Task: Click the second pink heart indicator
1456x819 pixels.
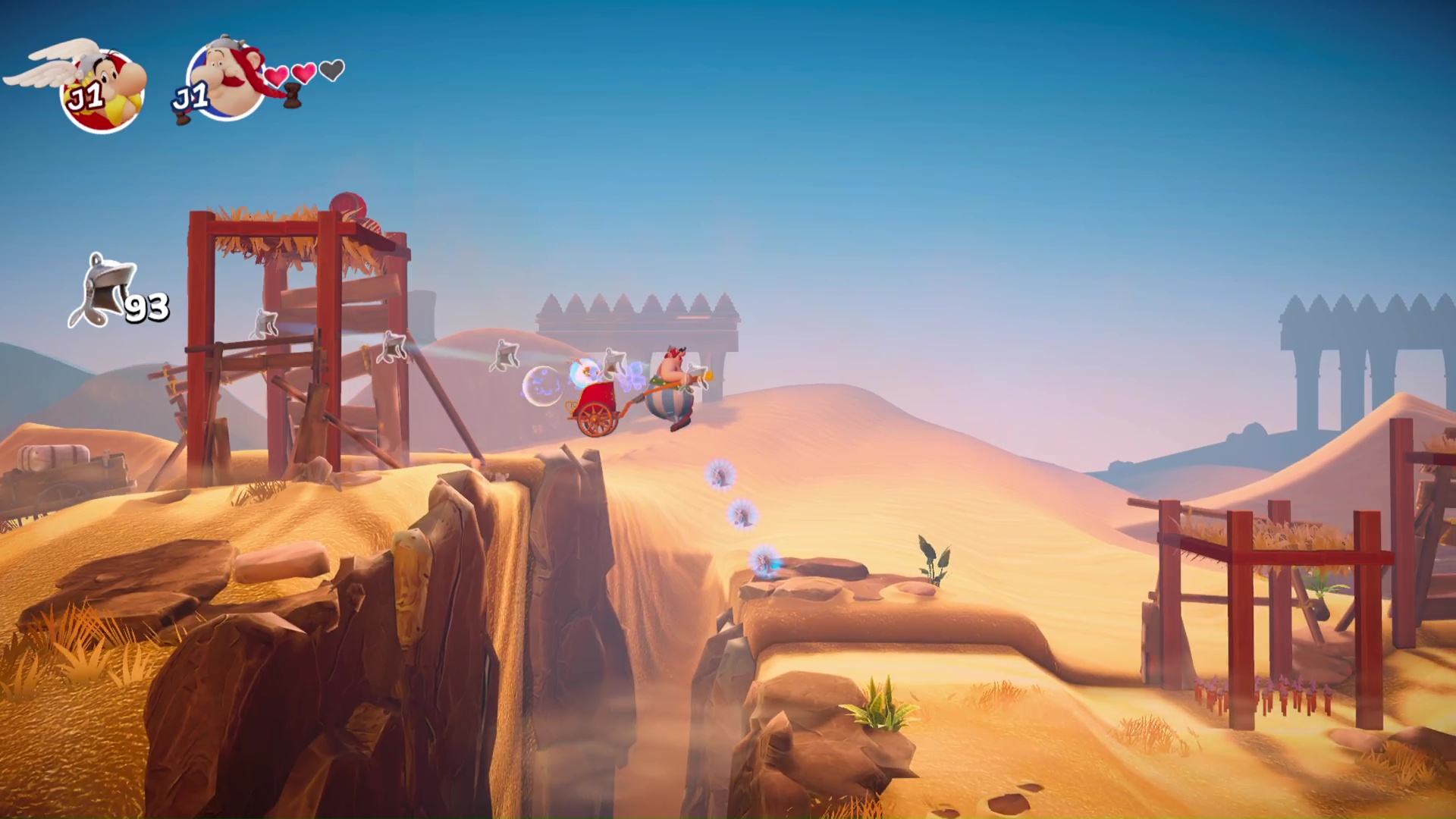Action: point(303,74)
